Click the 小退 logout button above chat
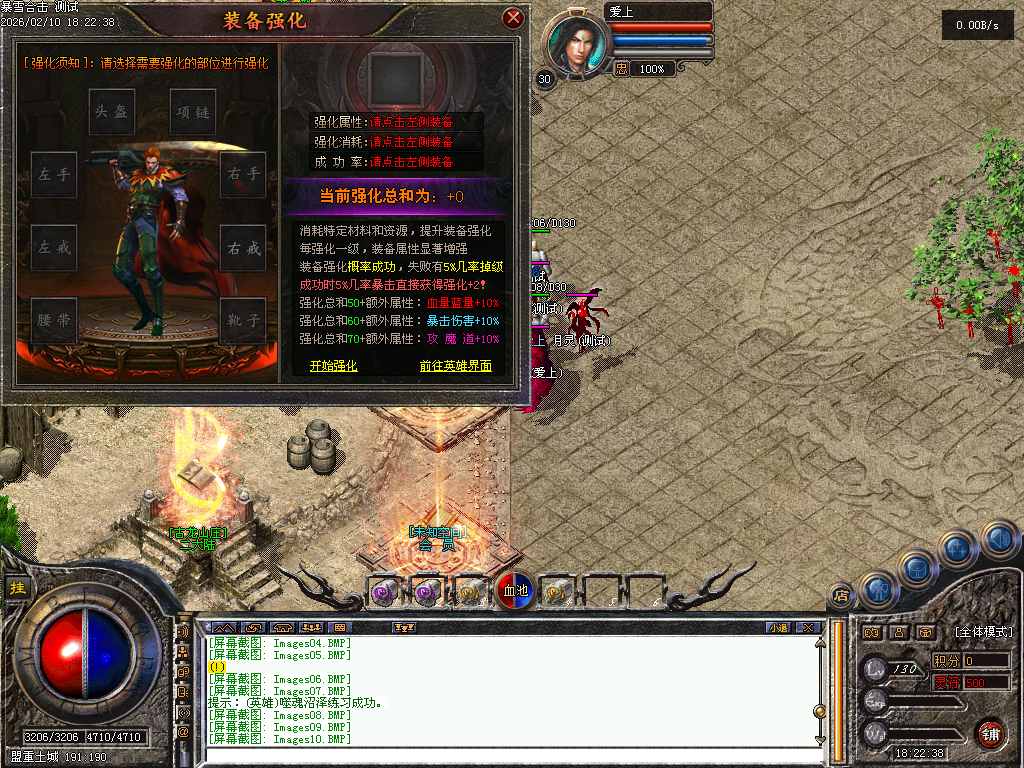 778,628
